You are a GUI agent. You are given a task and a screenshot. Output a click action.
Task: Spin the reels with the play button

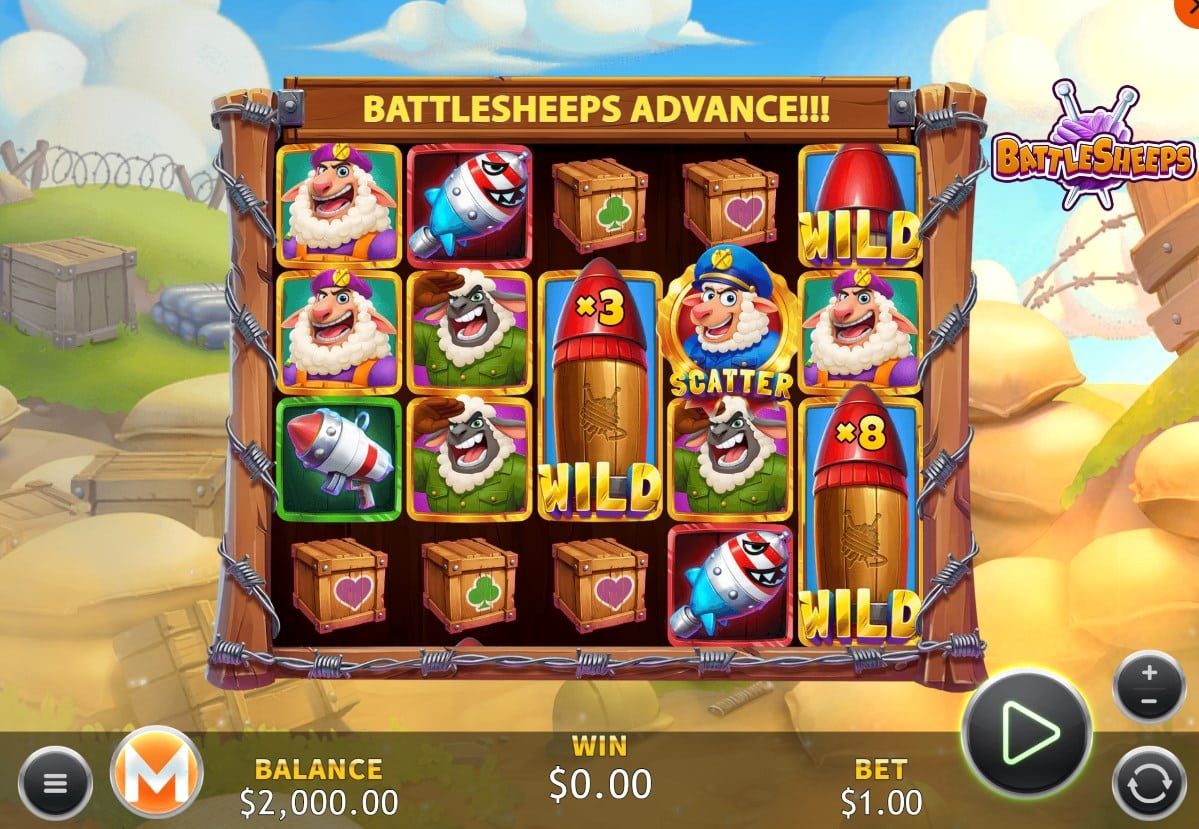coord(1026,734)
